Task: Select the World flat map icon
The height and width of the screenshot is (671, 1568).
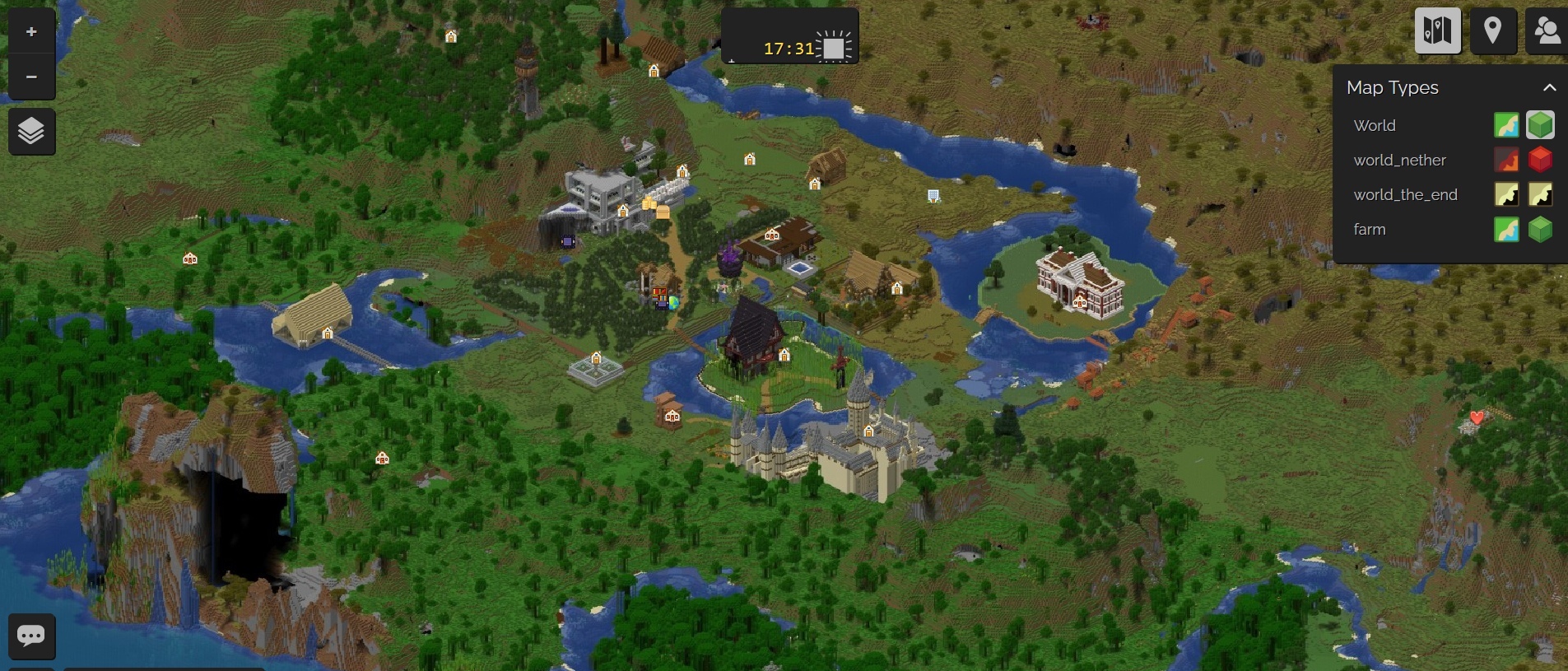Action: click(x=1506, y=125)
